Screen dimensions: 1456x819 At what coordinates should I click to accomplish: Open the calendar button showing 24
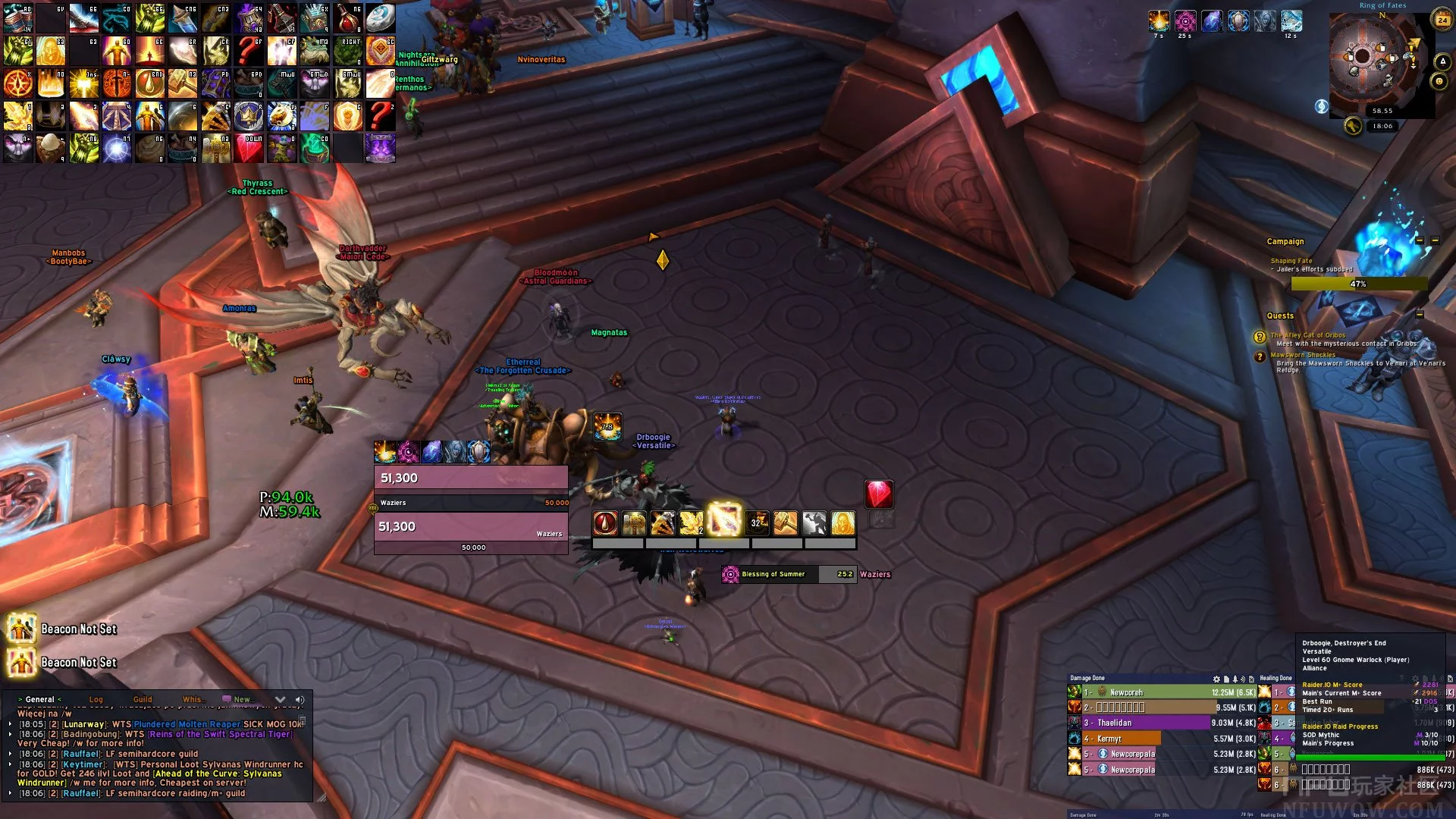coord(1442,20)
